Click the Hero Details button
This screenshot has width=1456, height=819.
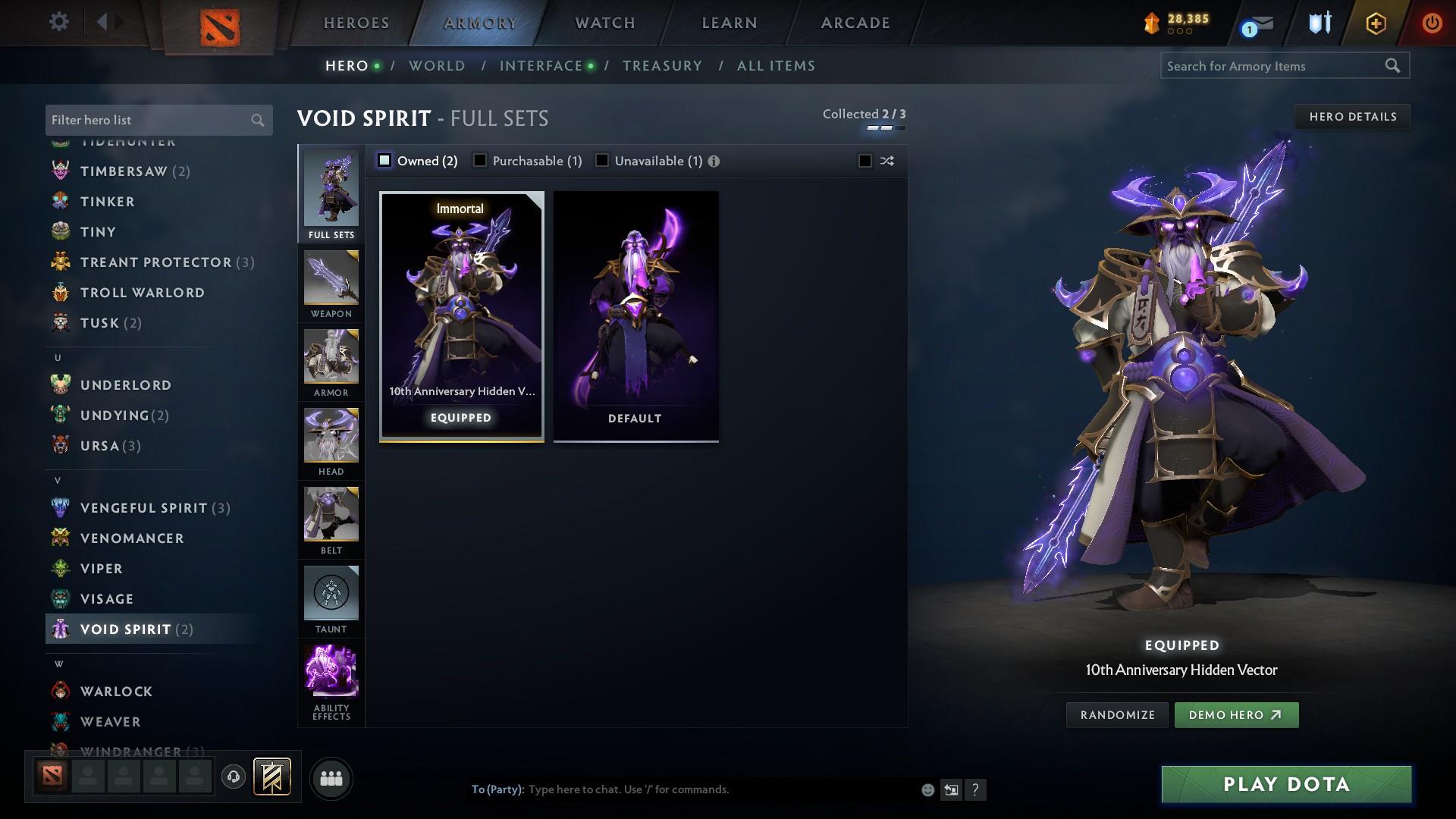tap(1351, 116)
